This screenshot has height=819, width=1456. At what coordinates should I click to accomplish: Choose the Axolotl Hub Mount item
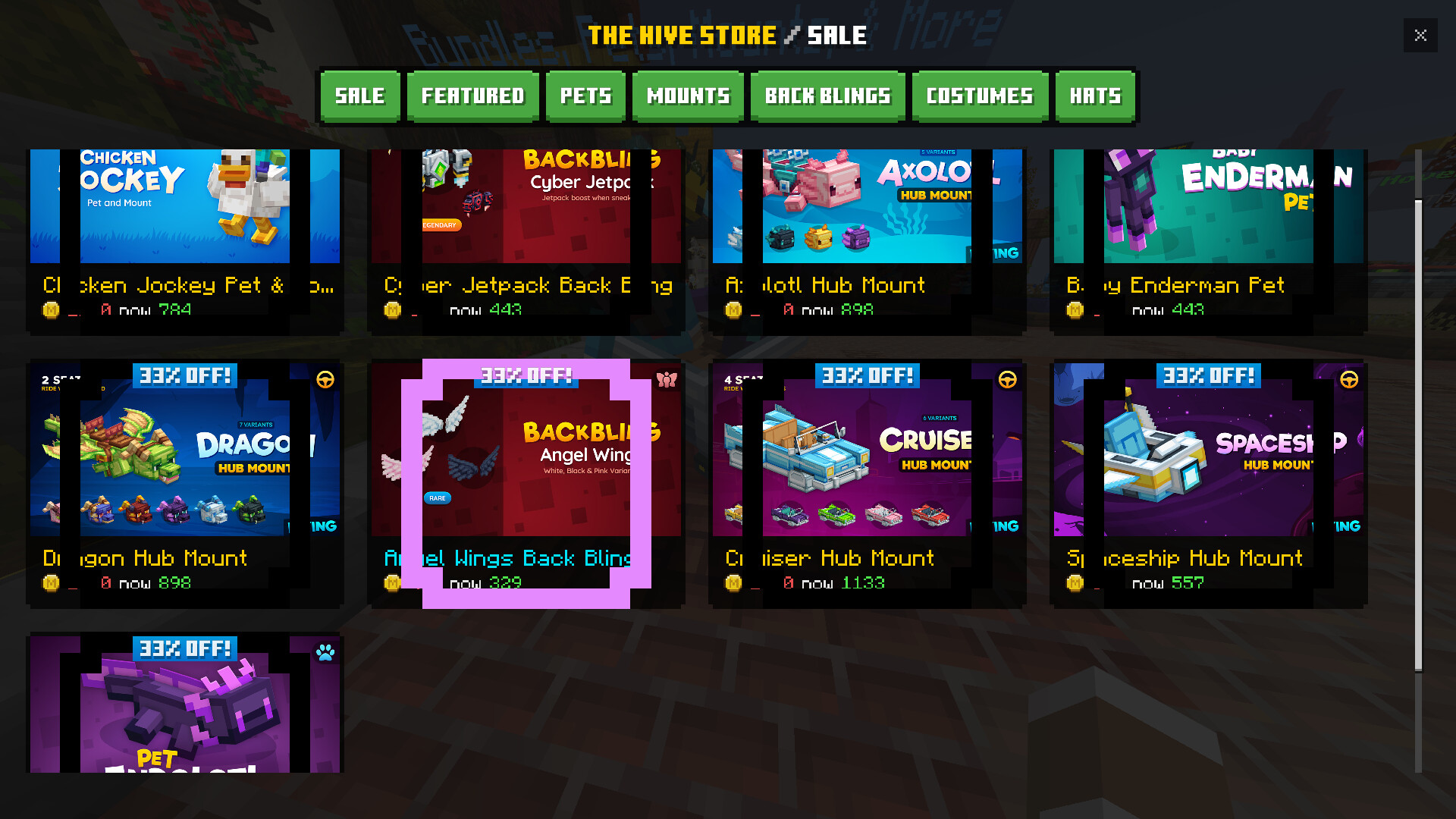[868, 227]
